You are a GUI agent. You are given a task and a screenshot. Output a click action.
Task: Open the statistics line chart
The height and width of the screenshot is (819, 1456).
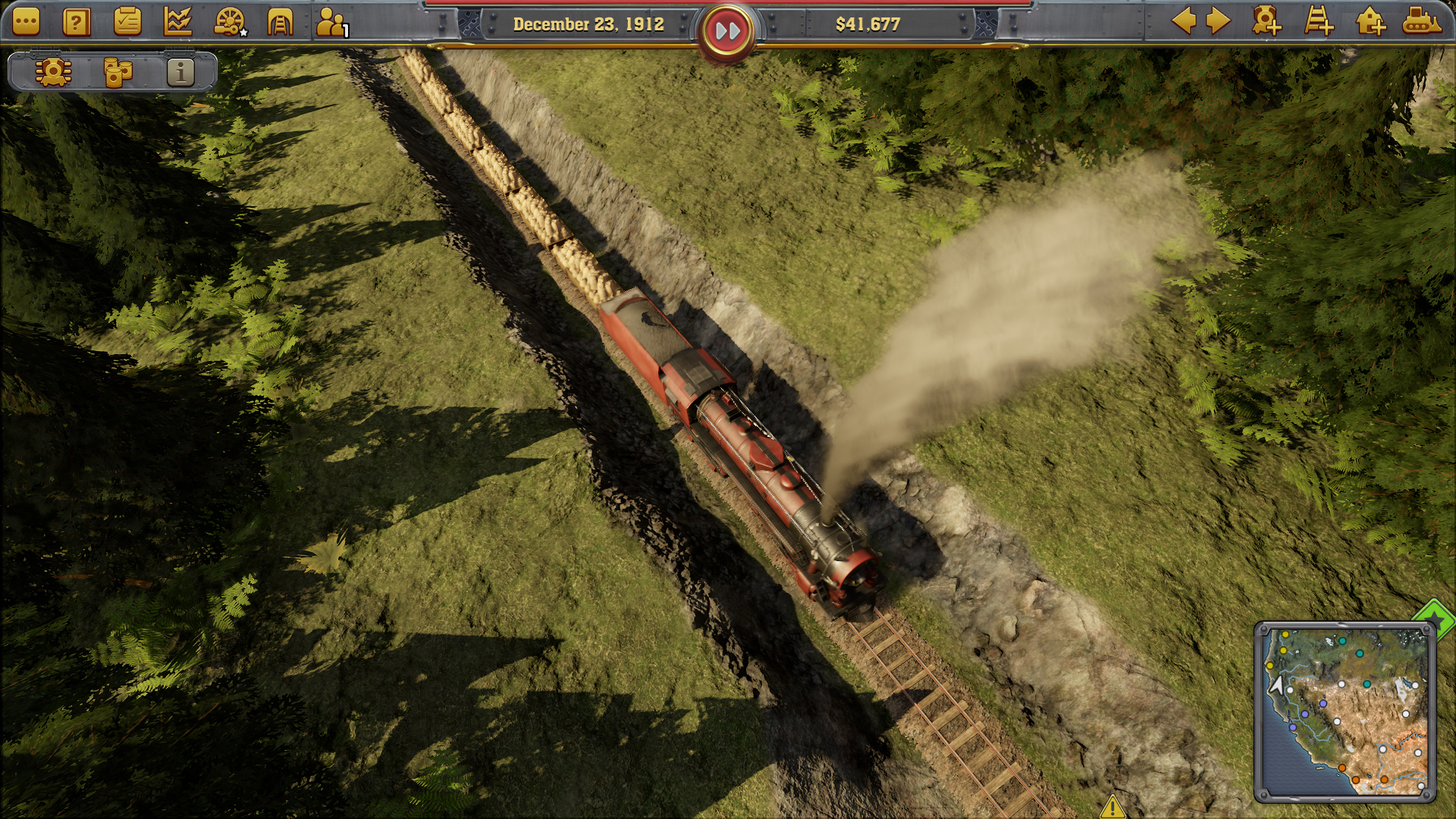click(178, 22)
